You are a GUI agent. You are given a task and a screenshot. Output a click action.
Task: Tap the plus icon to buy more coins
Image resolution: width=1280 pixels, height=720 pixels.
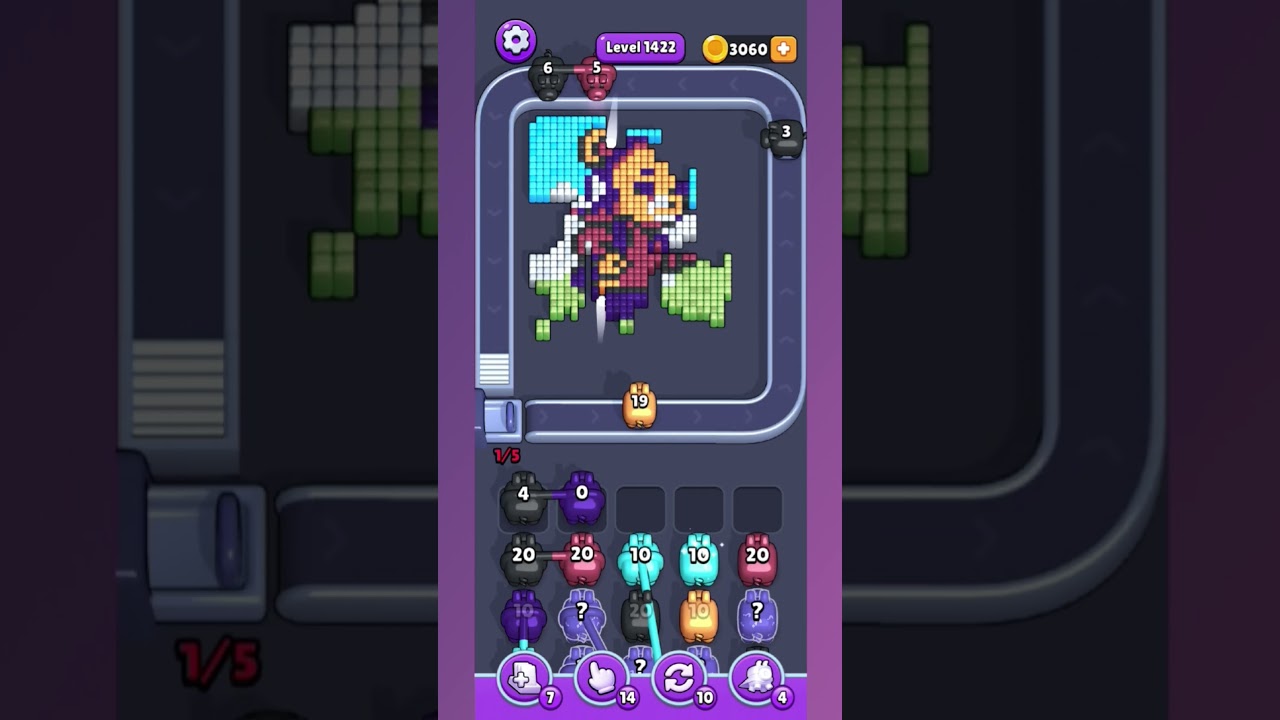pyautogui.click(x=784, y=47)
